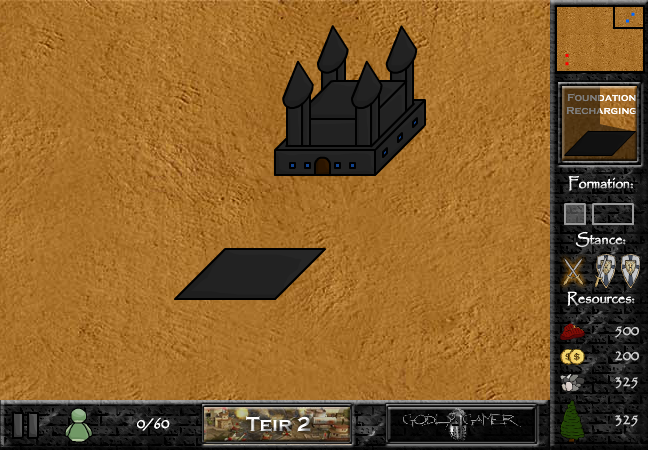
Task: Open the GodlyGamer logo link
Action: (461, 424)
